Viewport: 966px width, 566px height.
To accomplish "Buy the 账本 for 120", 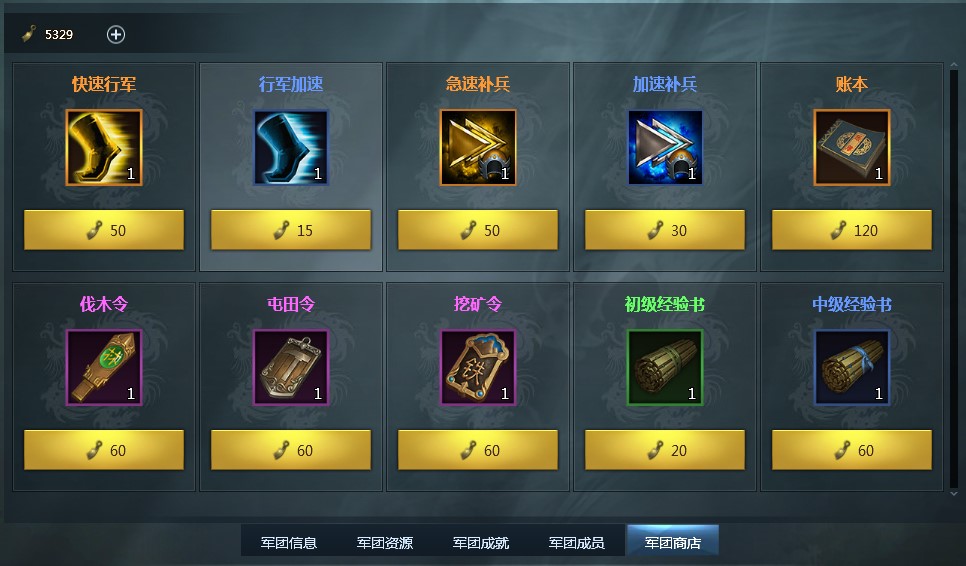I will point(852,230).
